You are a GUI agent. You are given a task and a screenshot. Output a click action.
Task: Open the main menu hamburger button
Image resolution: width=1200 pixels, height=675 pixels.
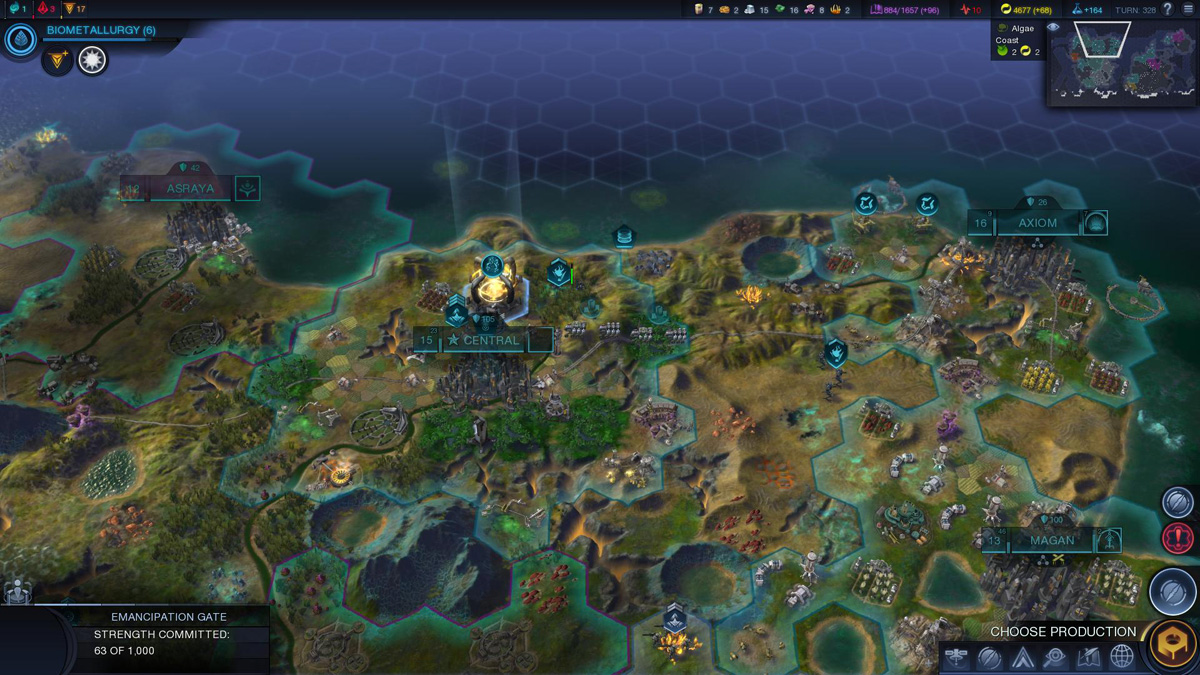point(1188,9)
